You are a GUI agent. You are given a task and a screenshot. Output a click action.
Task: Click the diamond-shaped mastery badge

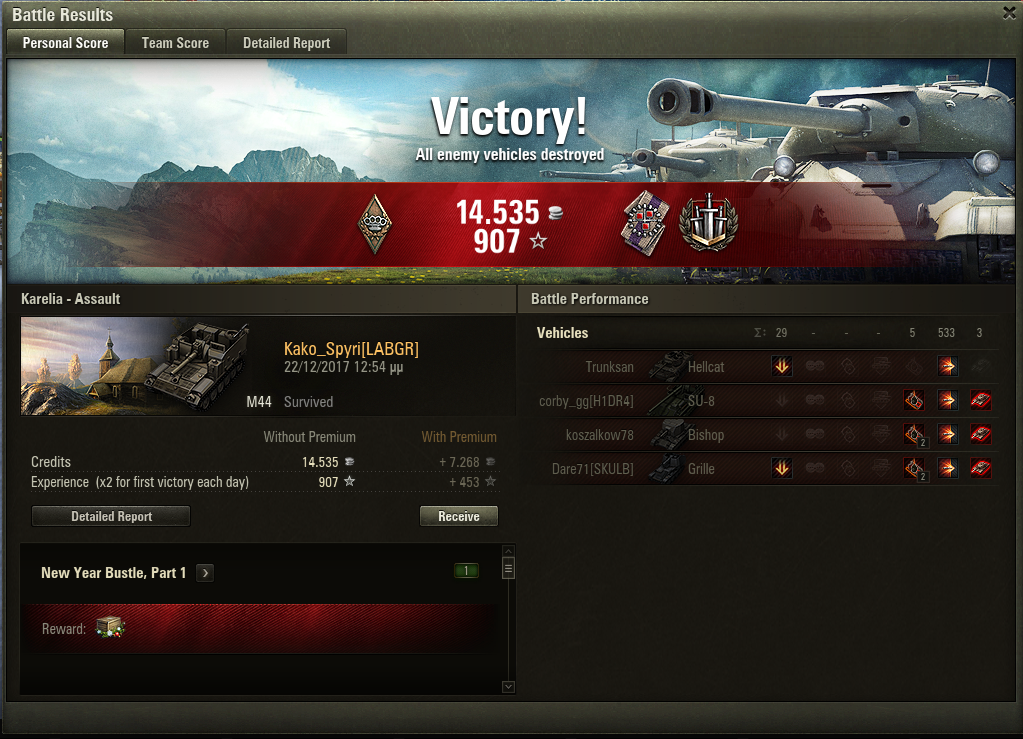[374, 223]
